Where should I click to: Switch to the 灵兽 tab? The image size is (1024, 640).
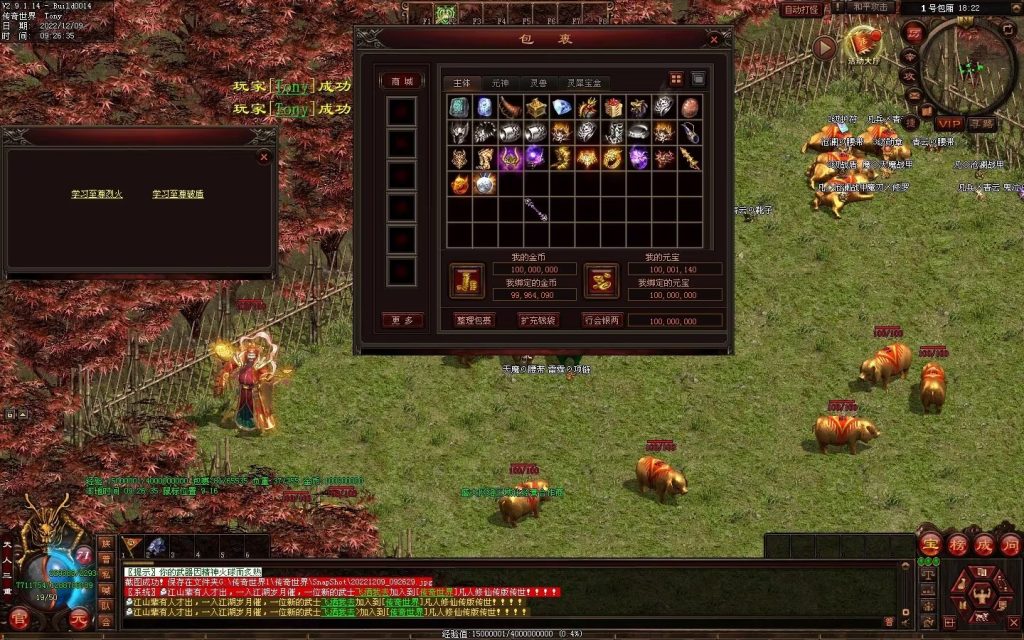pos(539,82)
